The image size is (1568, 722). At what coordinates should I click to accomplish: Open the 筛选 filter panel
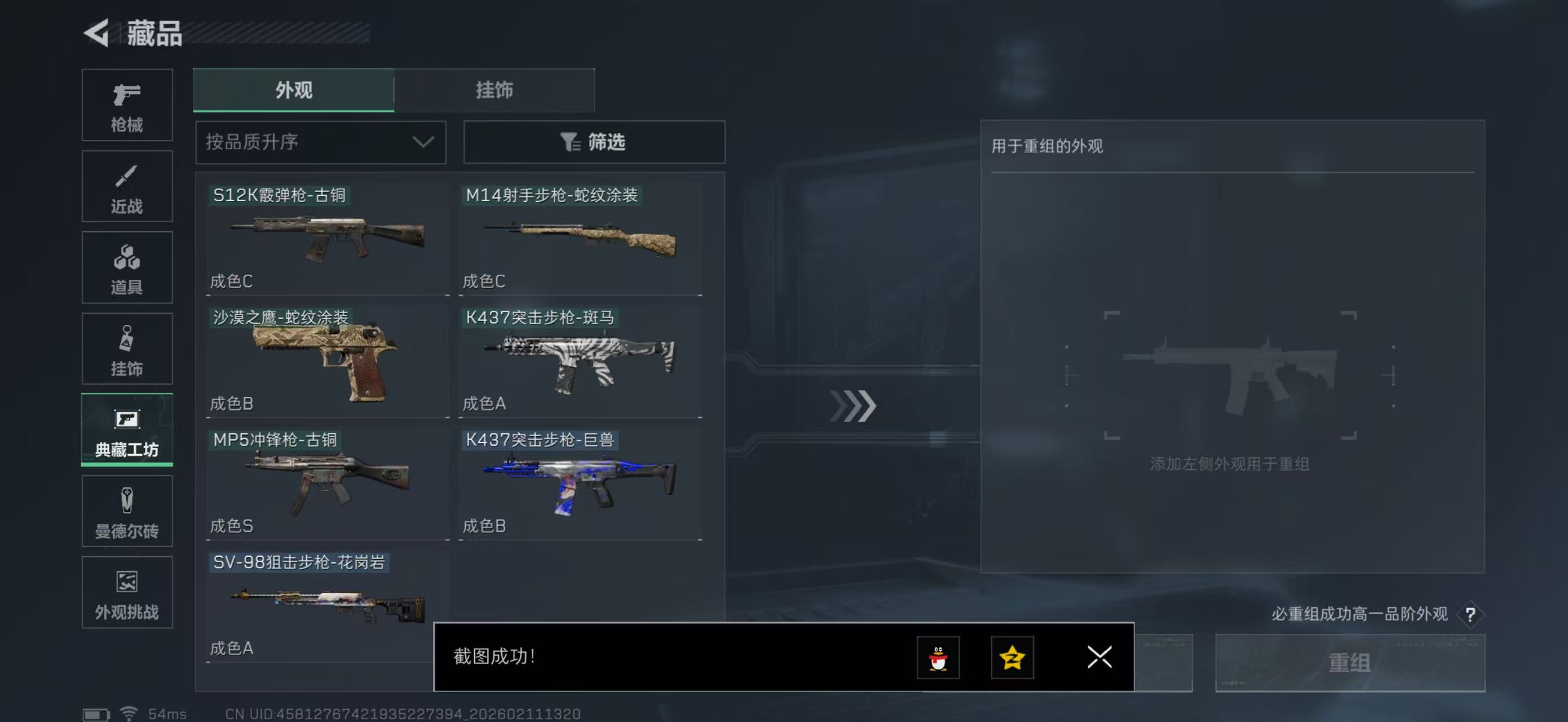tap(594, 142)
